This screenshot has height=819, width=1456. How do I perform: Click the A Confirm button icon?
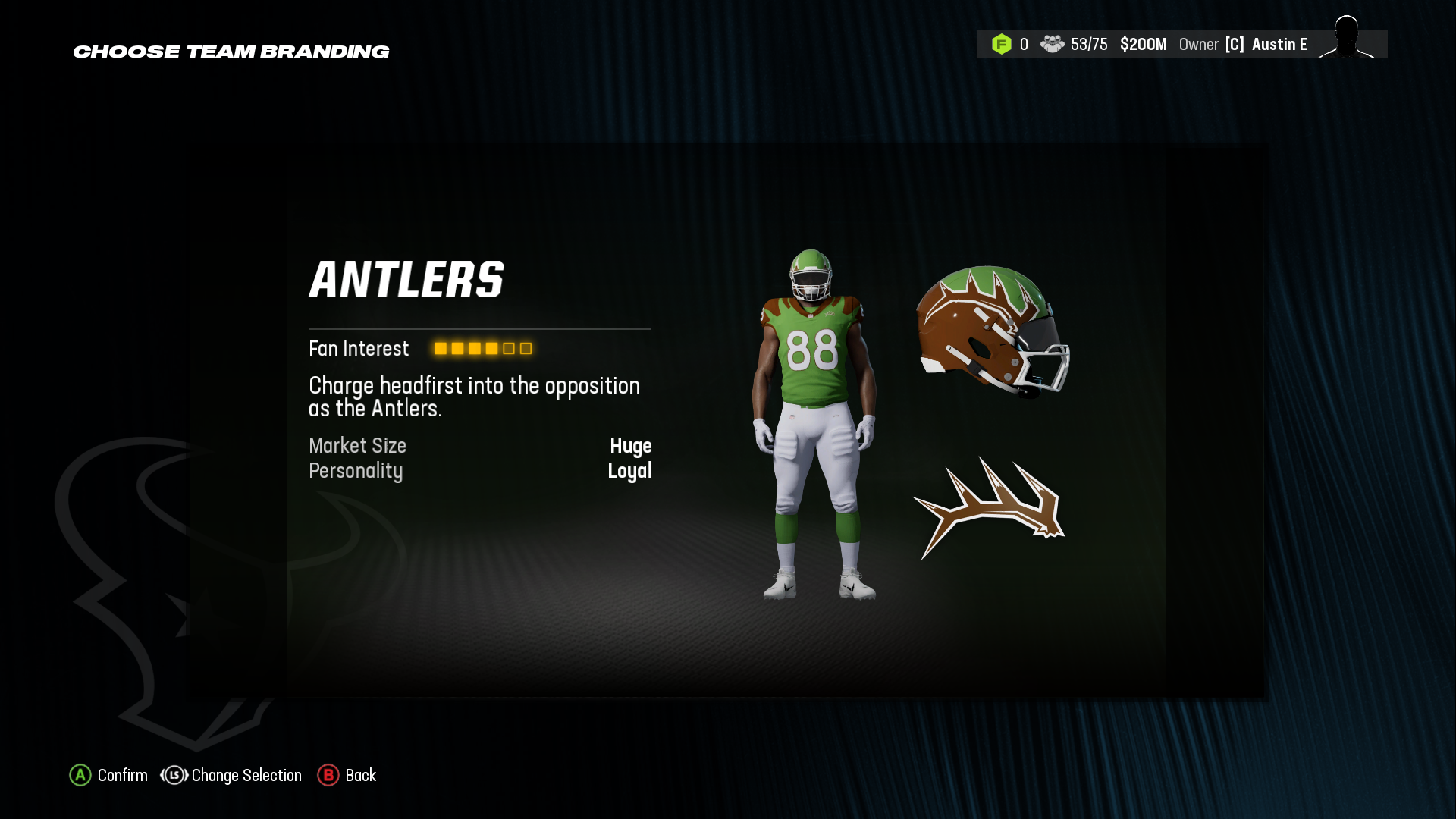click(80, 776)
